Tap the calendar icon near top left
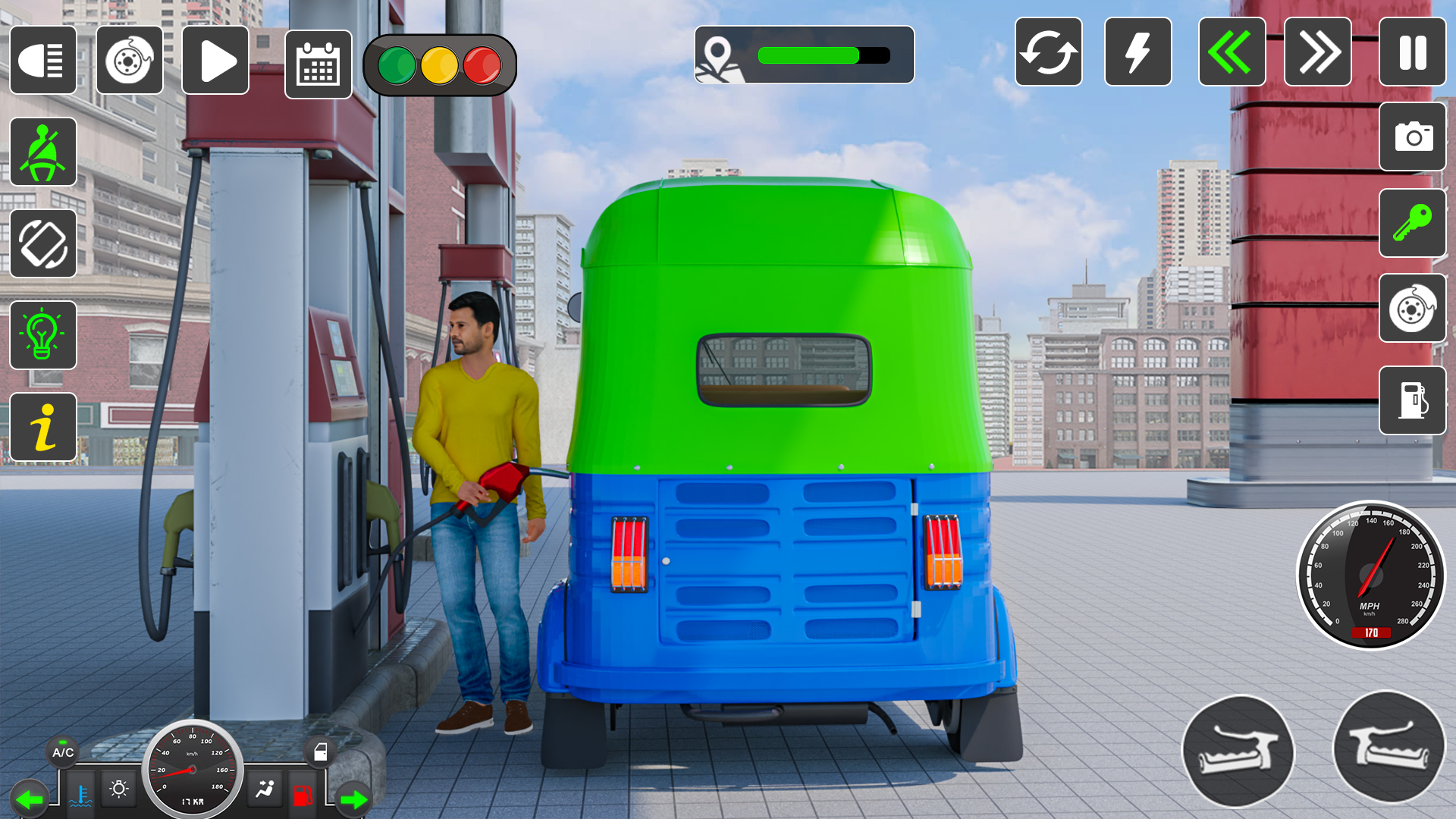1456x819 pixels. [x=317, y=65]
